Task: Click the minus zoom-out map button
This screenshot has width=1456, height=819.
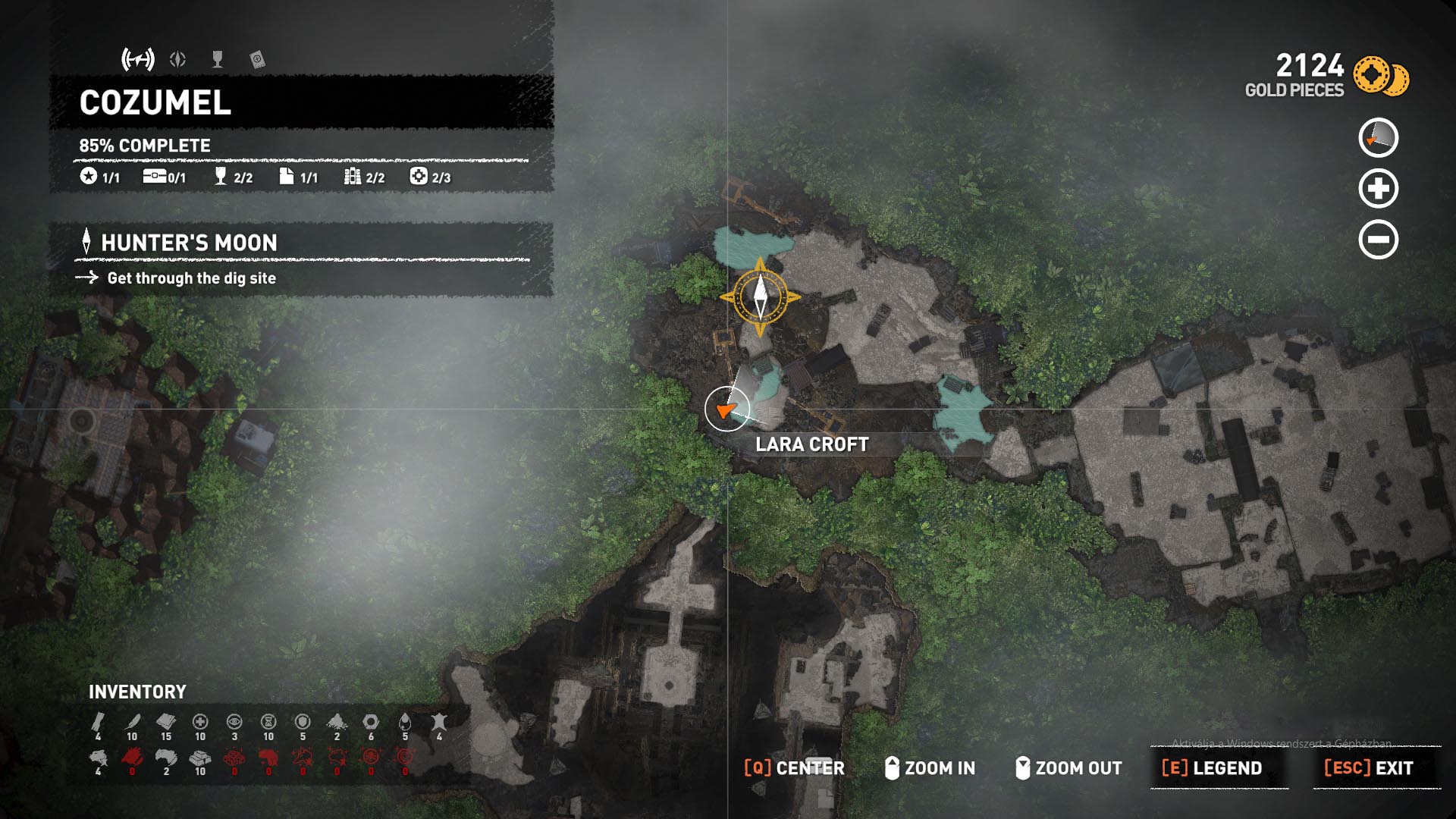Action: (x=1378, y=240)
